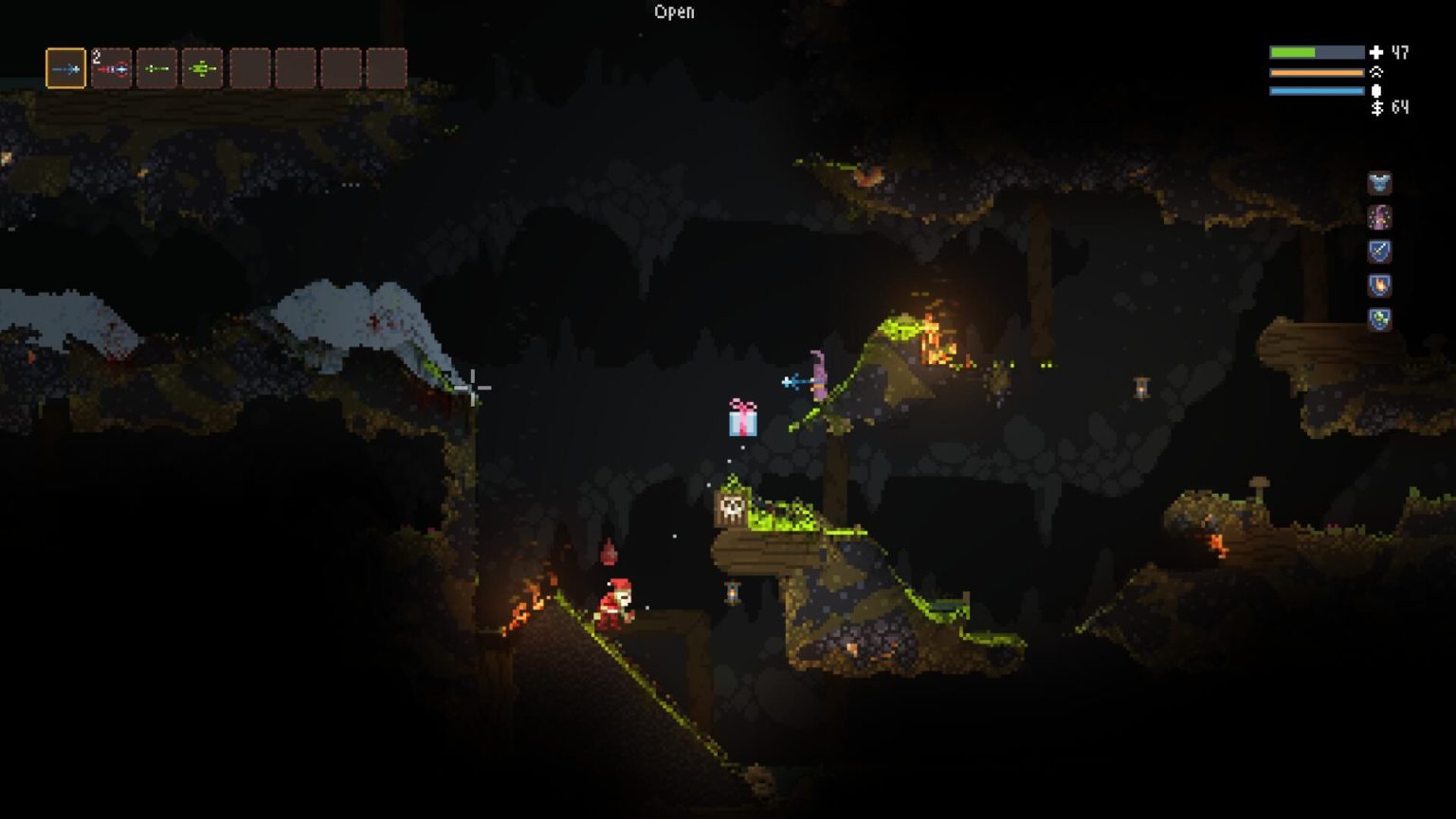Select the blue spark wand in slot one

[x=64, y=66]
